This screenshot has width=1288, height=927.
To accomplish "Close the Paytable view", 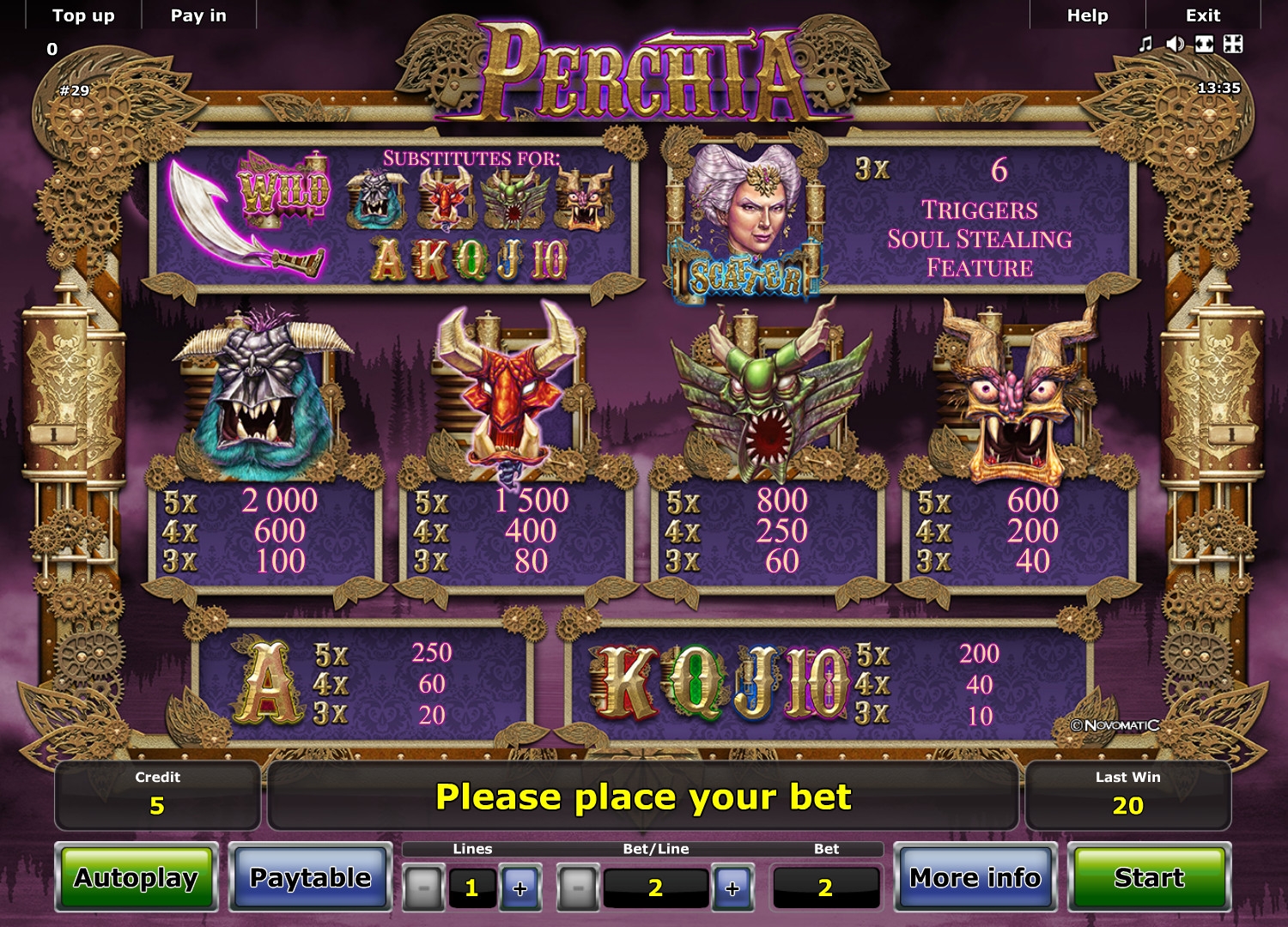I will click(x=310, y=877).
